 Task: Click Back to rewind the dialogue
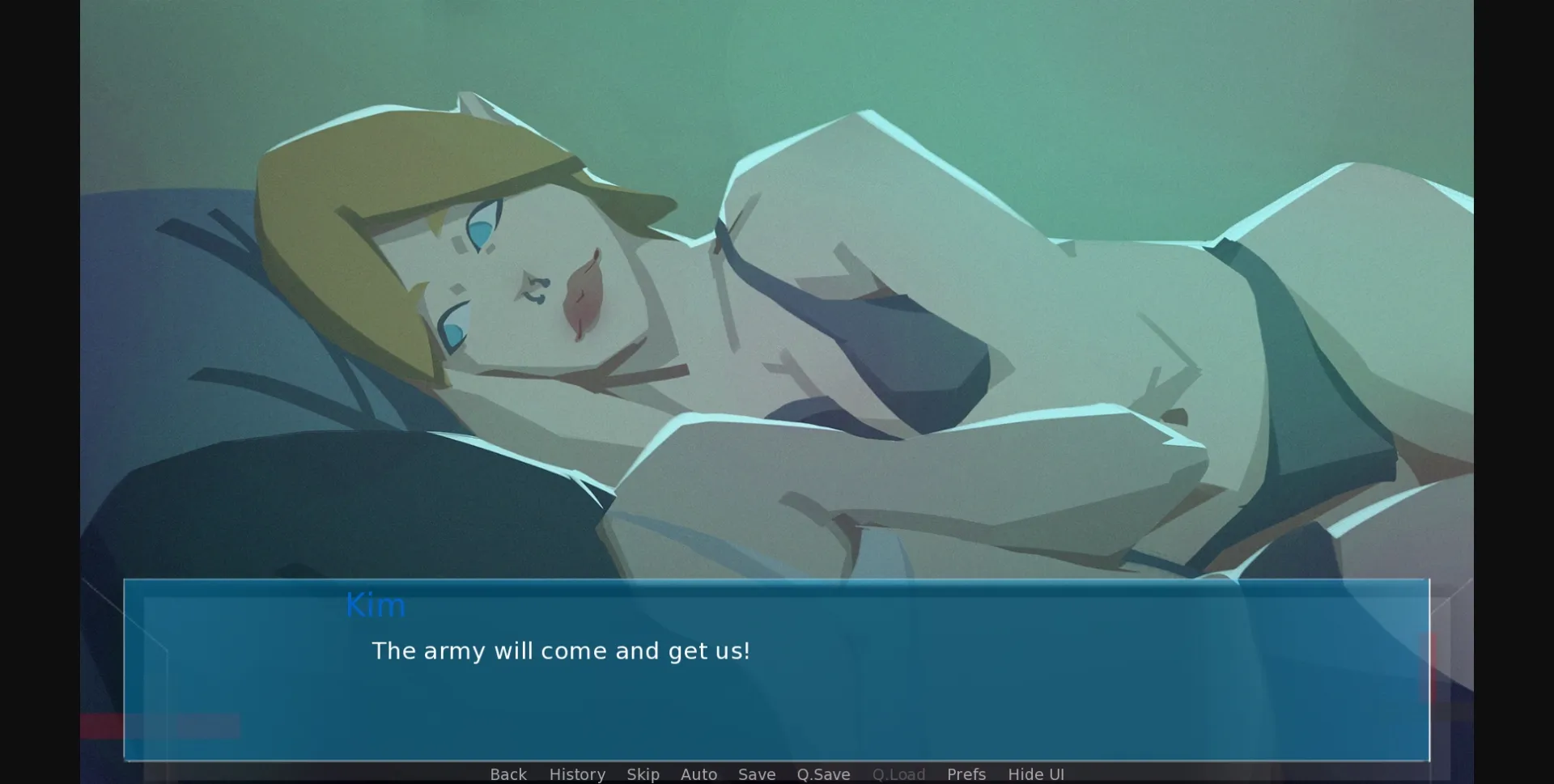[x=507, y=774]
